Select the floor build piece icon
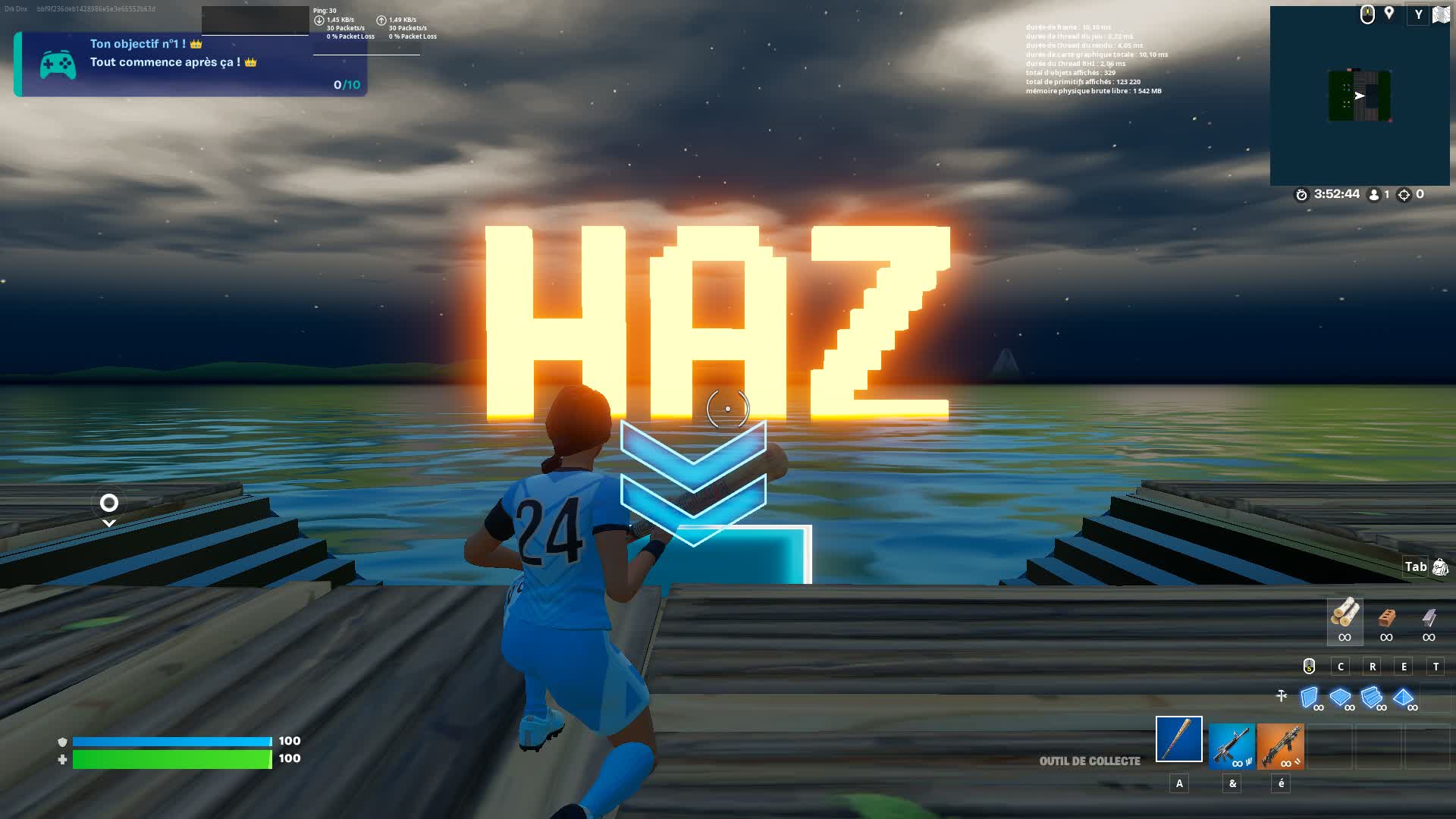Screen dimensions: 1456x819 (1340, 695)
